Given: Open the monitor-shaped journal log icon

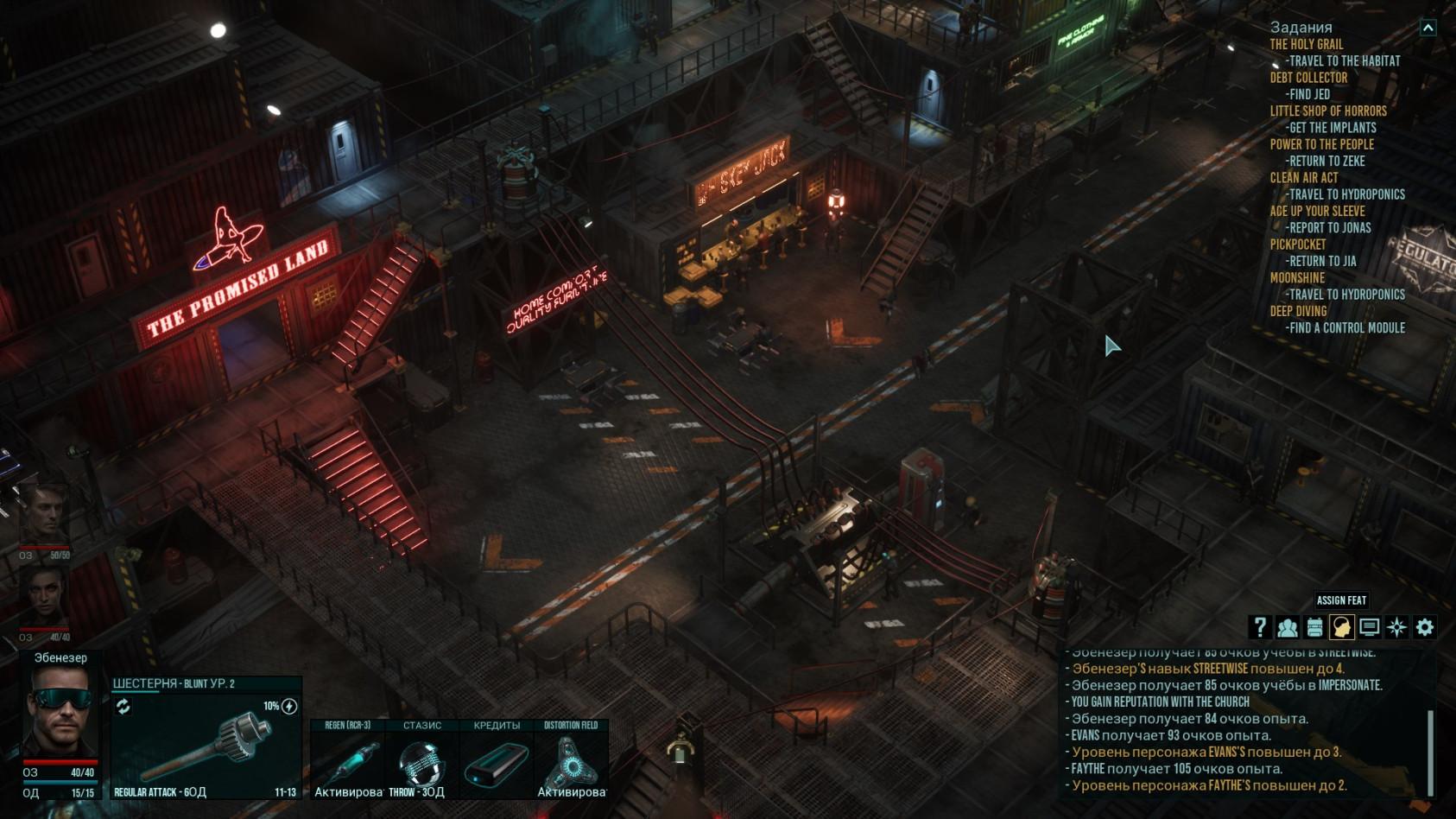Looking at the screenshot, I should click(1370, 627).
